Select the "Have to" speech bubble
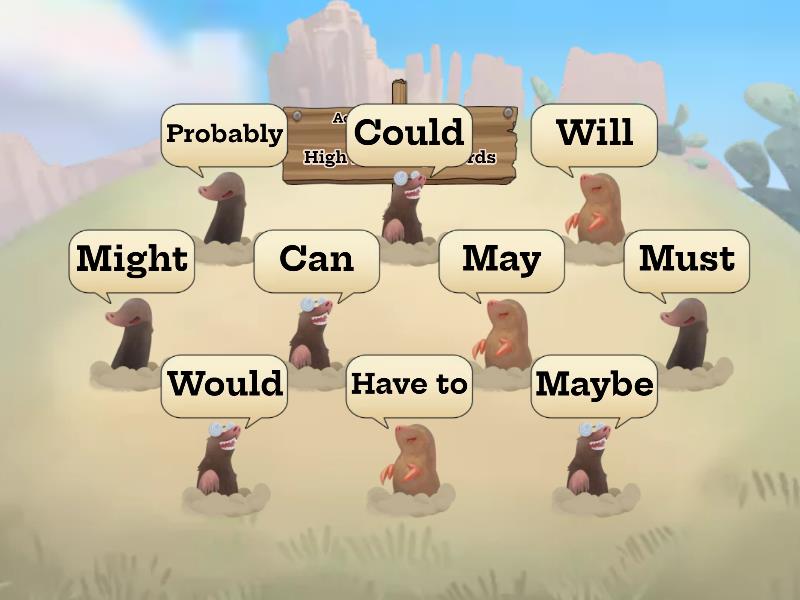 coord(409,385)
